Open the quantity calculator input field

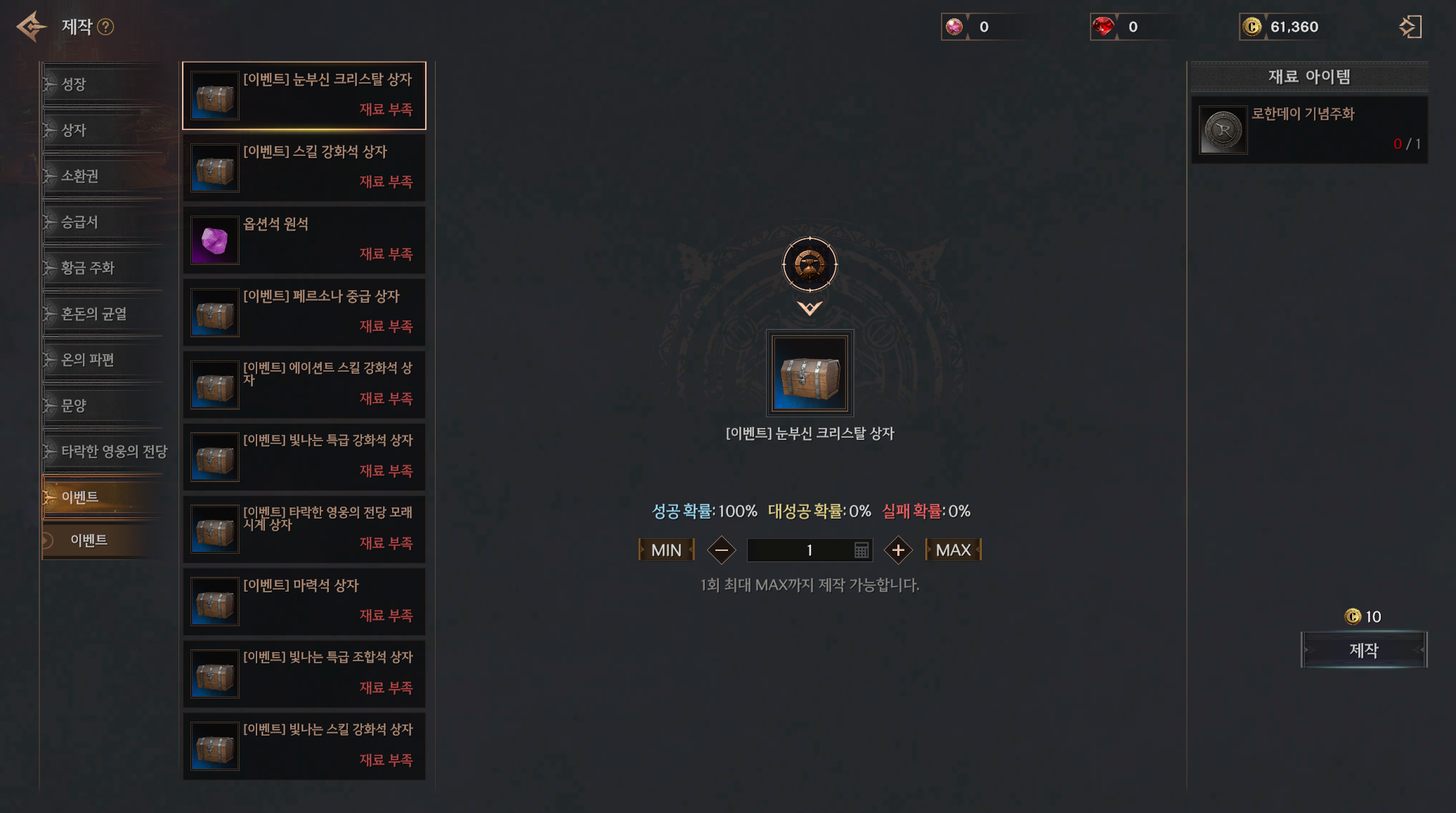tap(861, 550)
